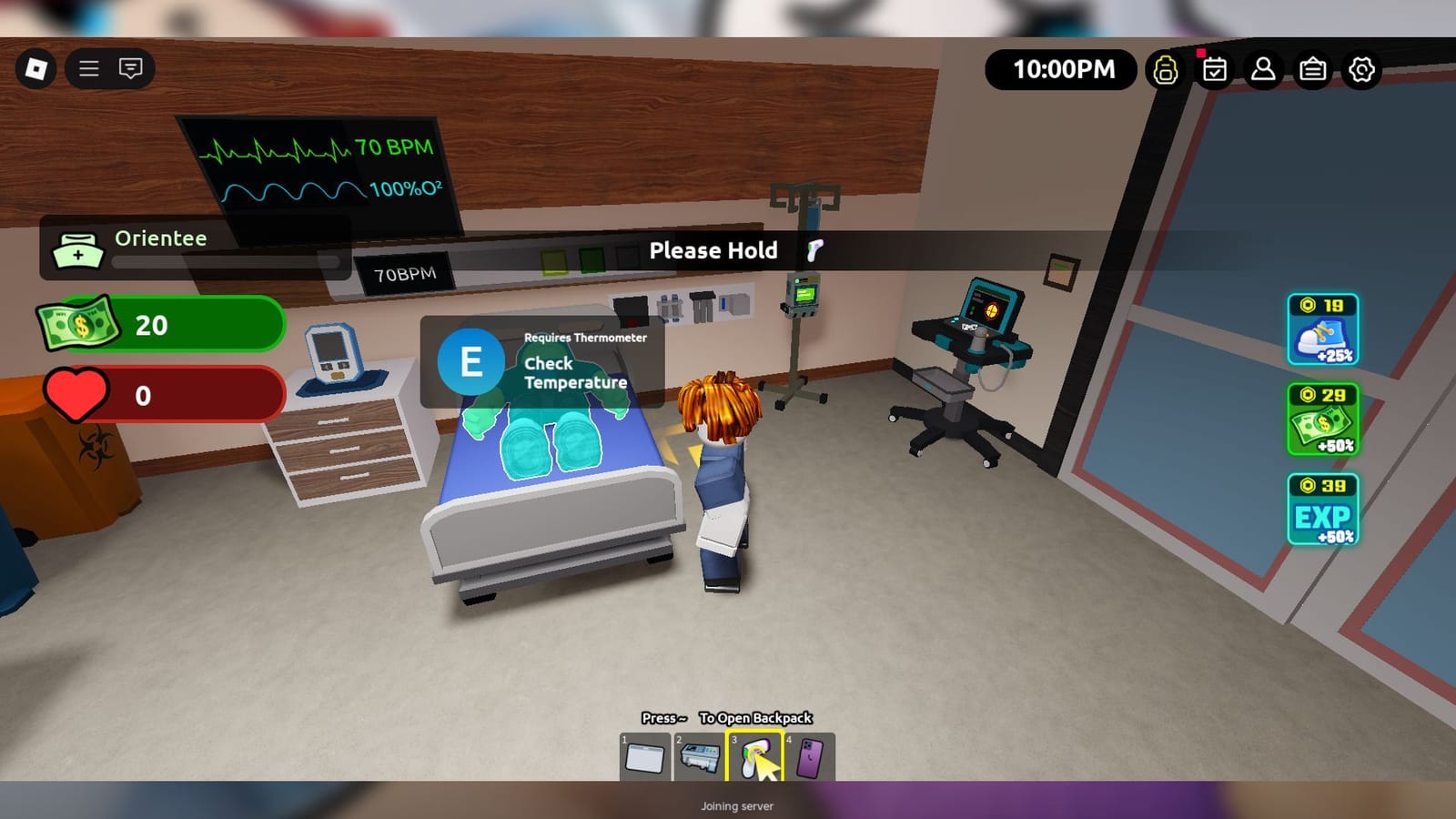Open the daily rewards calendar icon
Image resolution: width=1456 pixels, height=819 pixels.
(1214, 68)
